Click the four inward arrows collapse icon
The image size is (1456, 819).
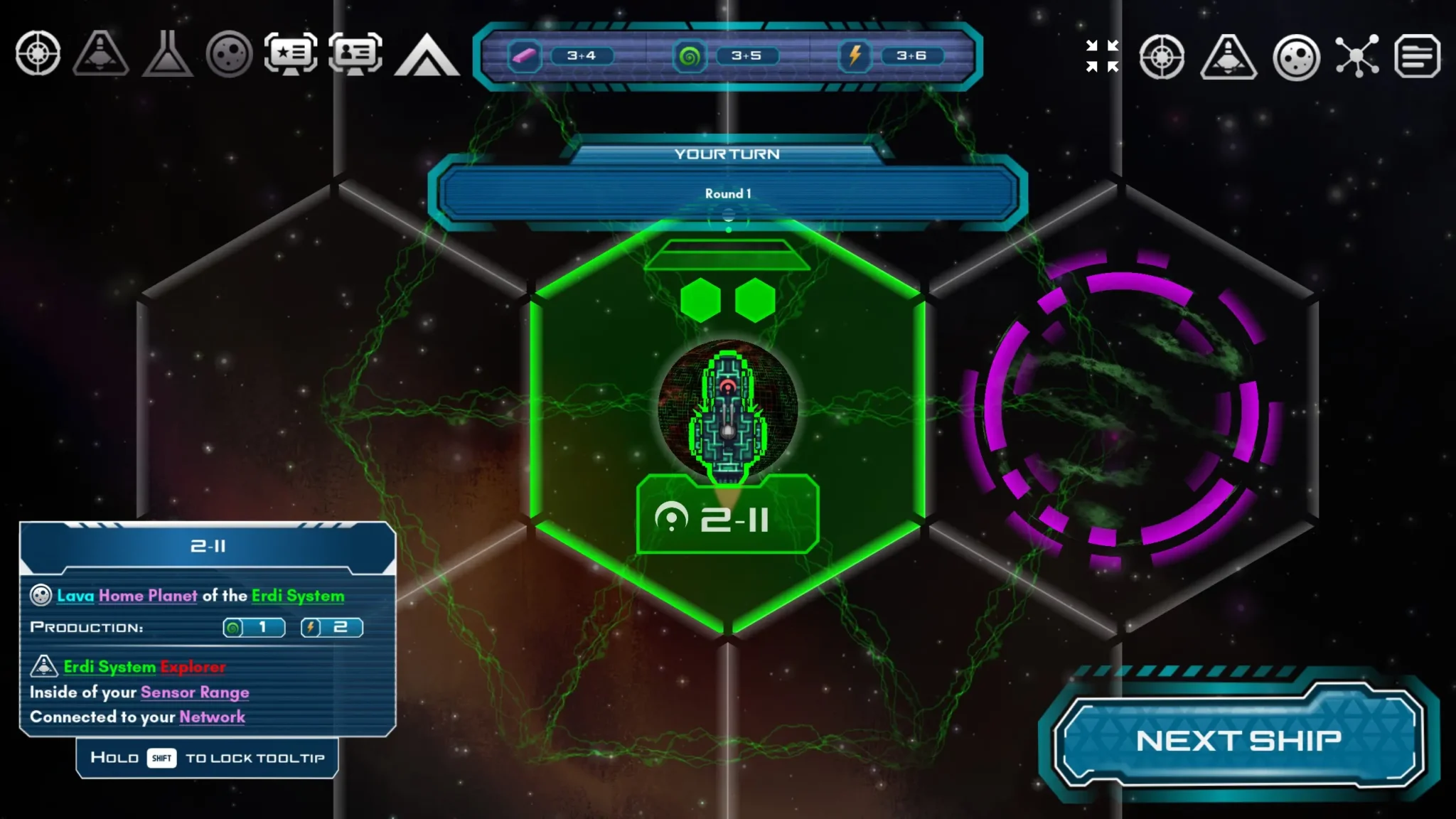tap(1102, 55)
